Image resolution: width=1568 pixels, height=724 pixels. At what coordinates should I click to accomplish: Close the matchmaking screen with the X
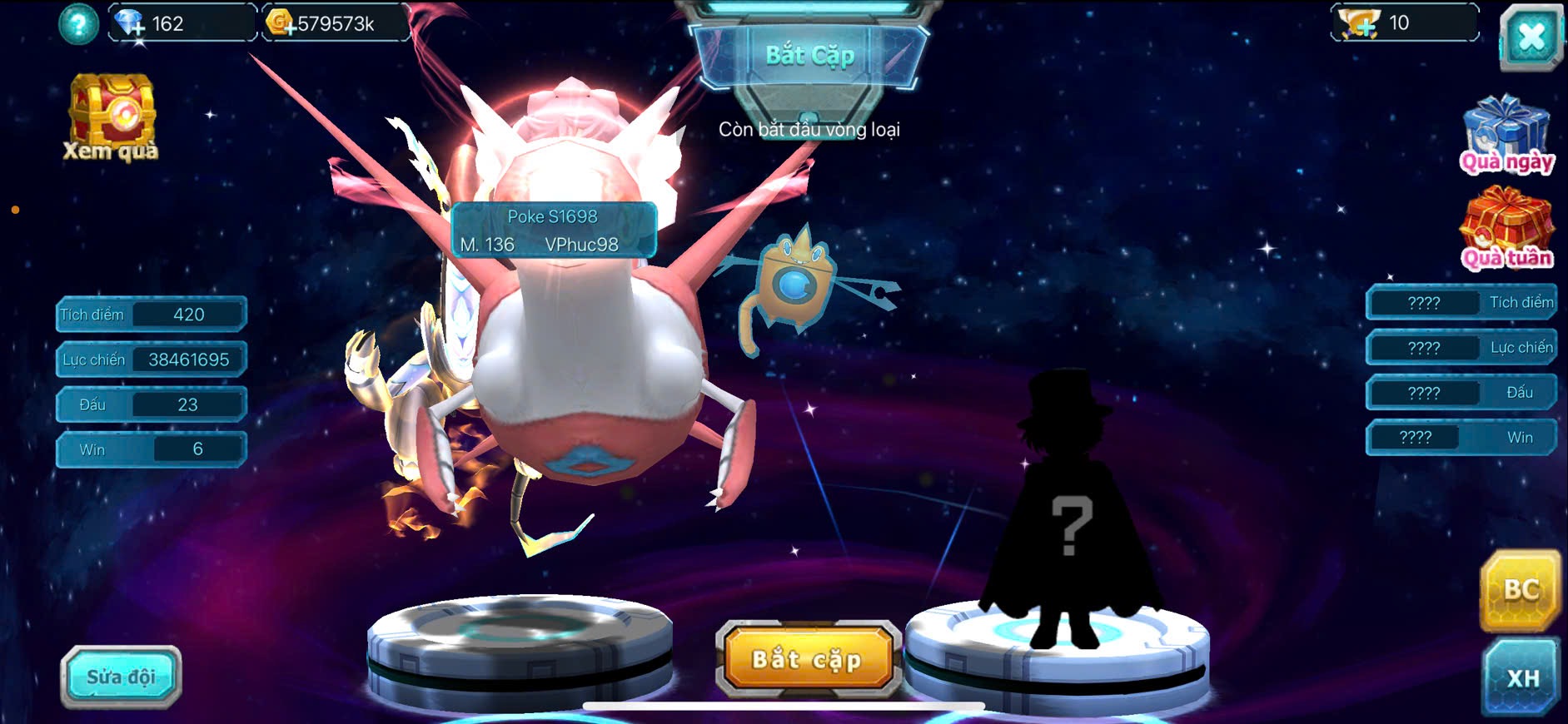coord(1531,37)
